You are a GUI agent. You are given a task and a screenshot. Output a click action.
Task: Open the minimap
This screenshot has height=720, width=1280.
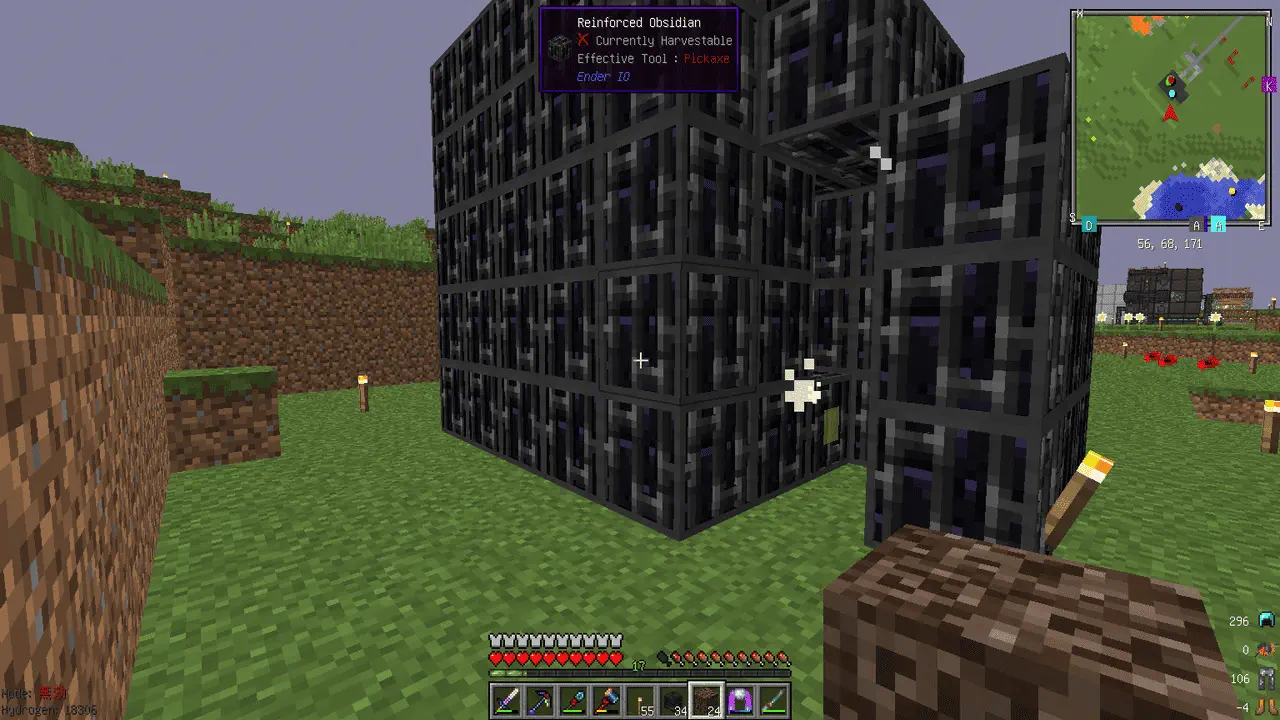pos(1171,118)
